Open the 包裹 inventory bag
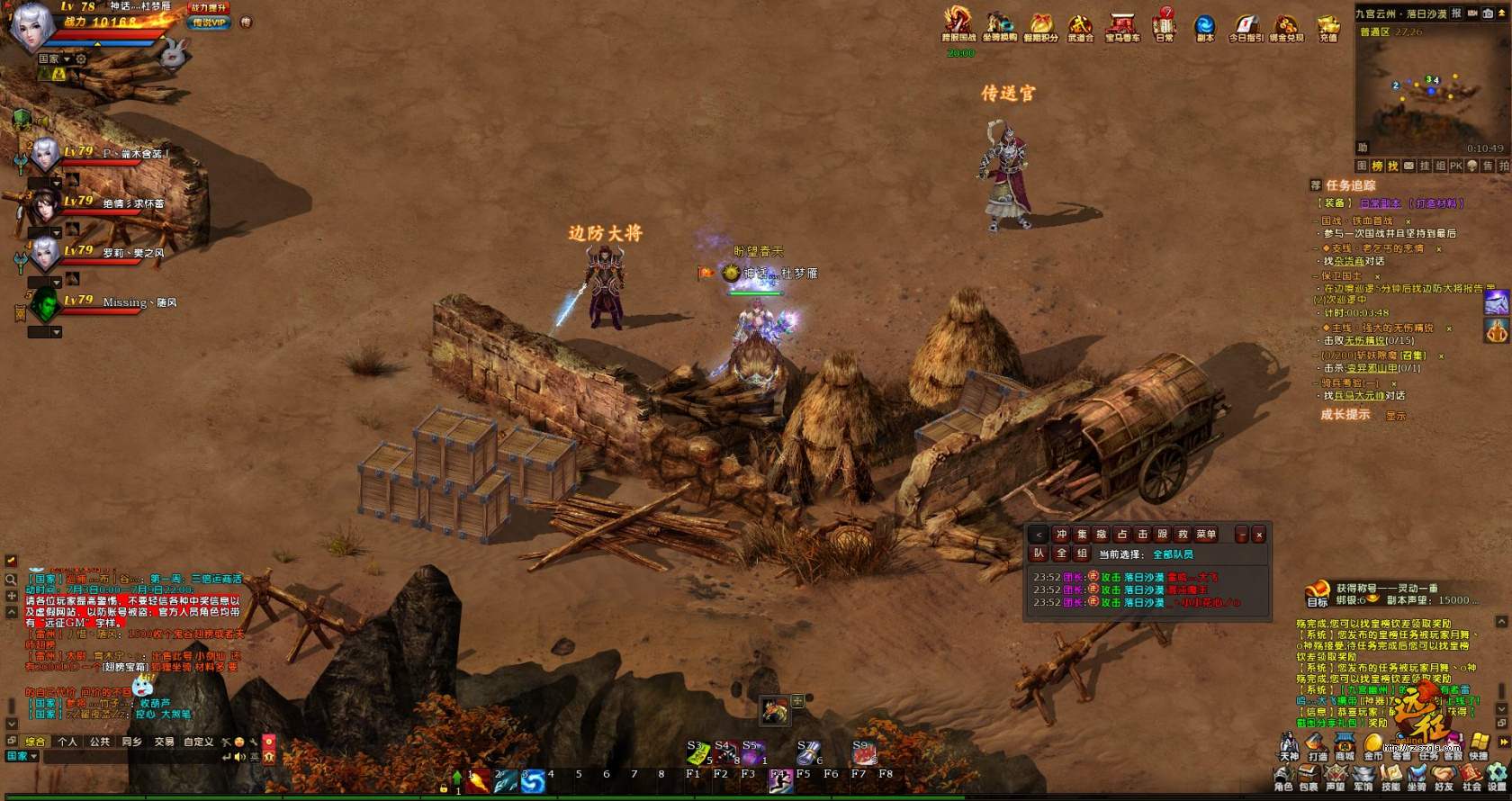 [x=1309, y=776]
